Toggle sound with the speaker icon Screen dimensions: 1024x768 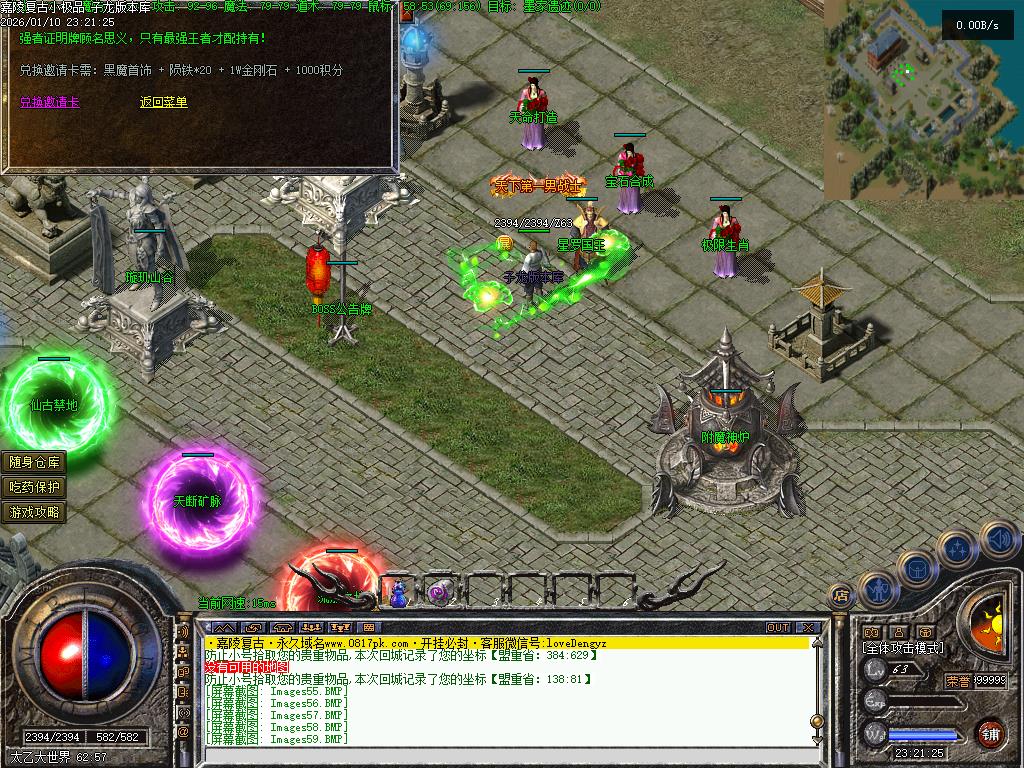[997, 539]
